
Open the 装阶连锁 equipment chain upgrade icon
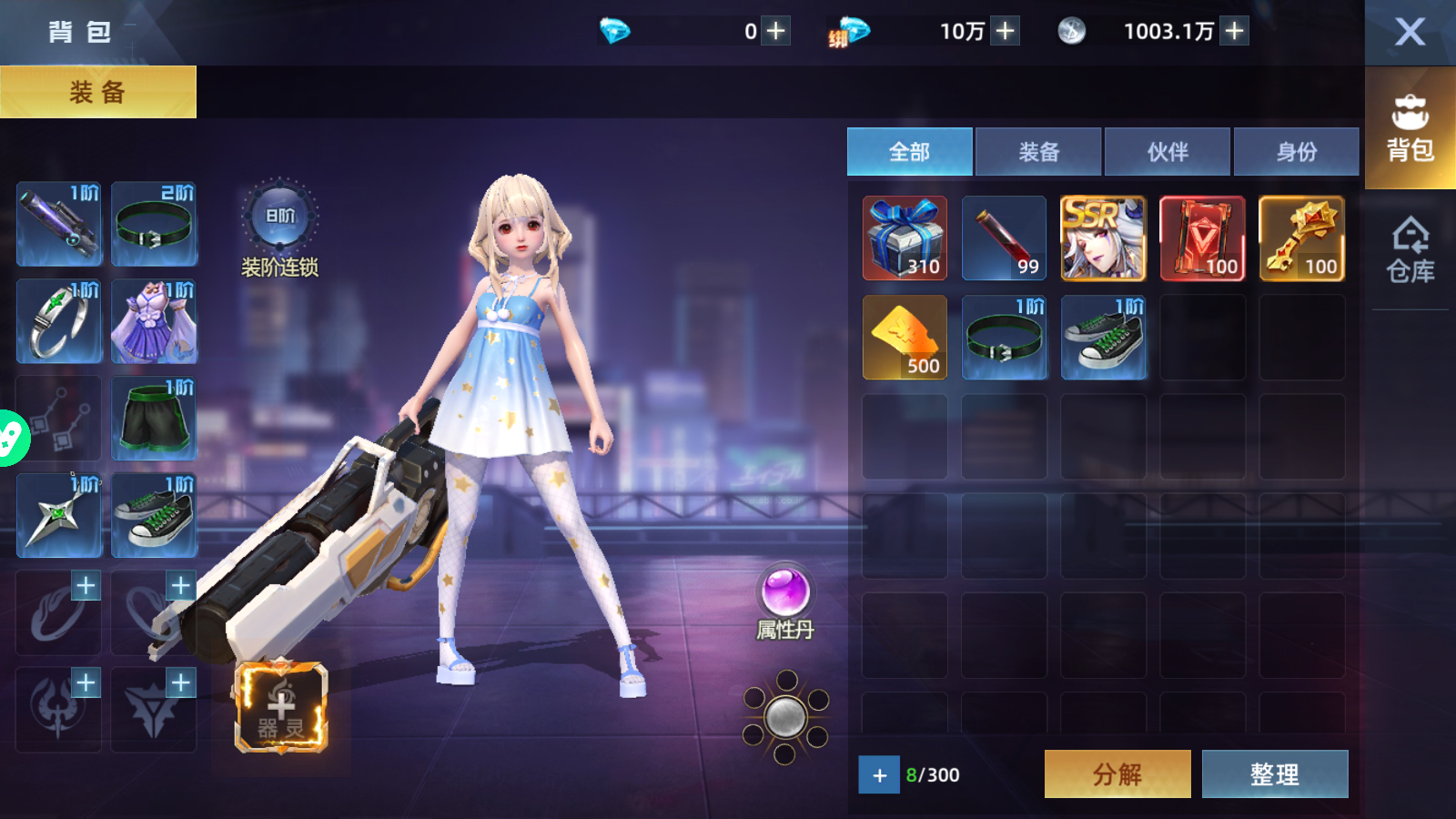278,214
